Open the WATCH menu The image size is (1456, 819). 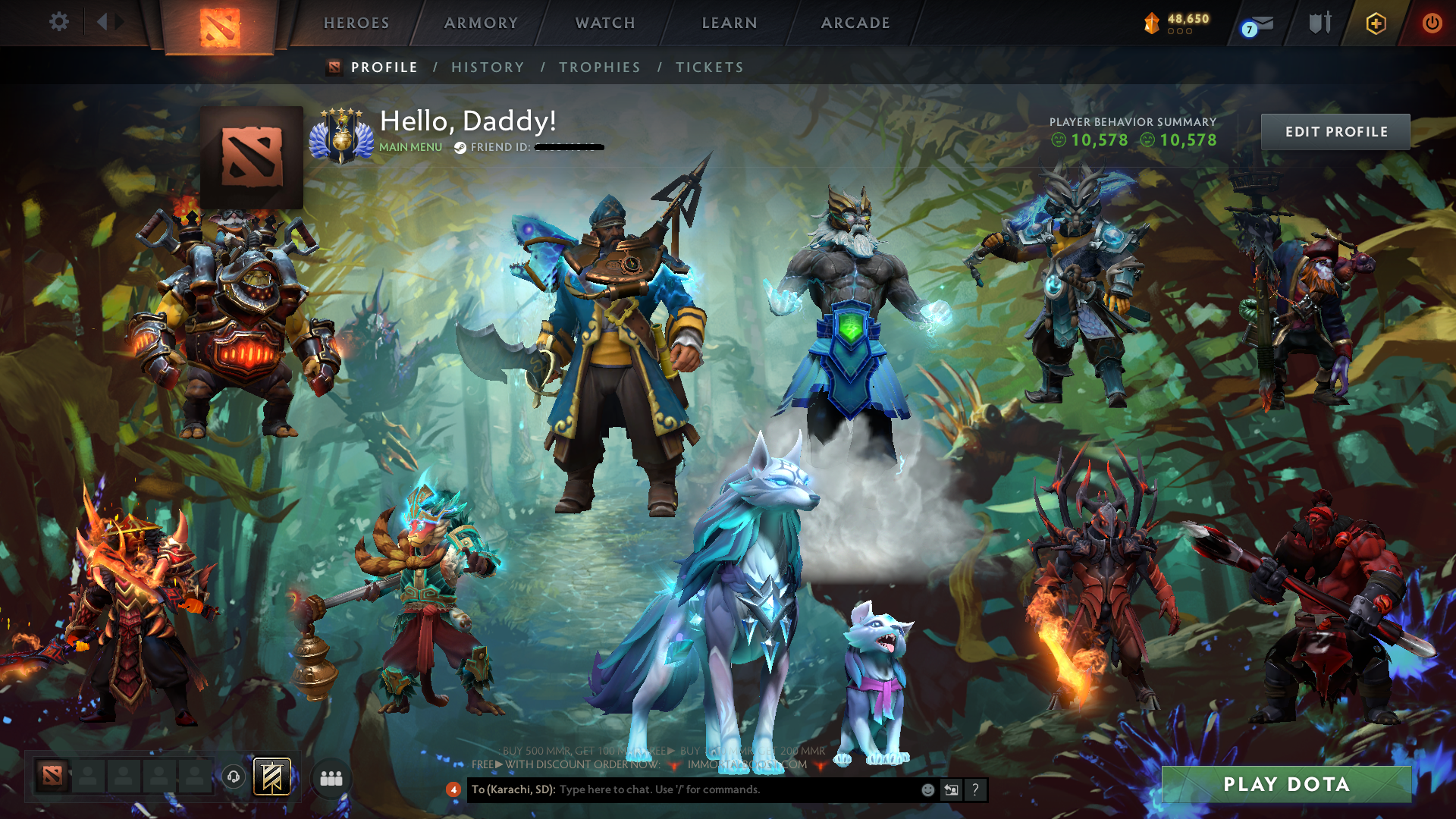point(604,24)
